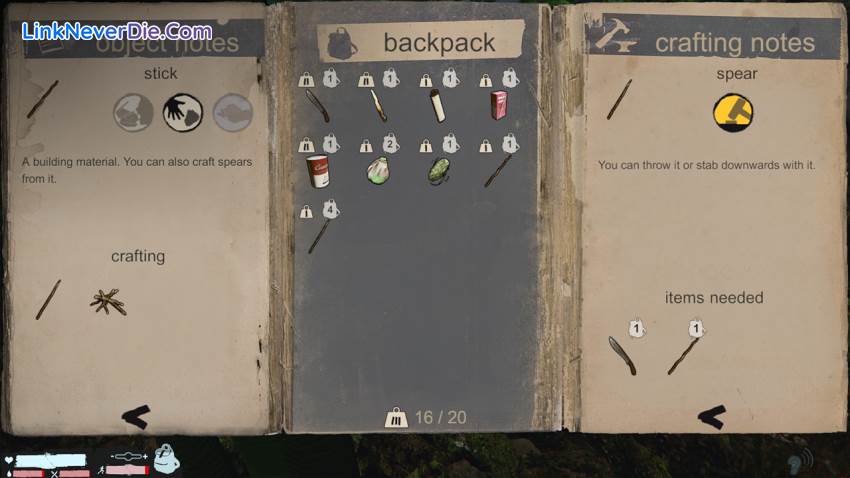The width and height of the screenshot is (850, 478).
Task: Select the machete in the backpack
Action: coord(318,105)
